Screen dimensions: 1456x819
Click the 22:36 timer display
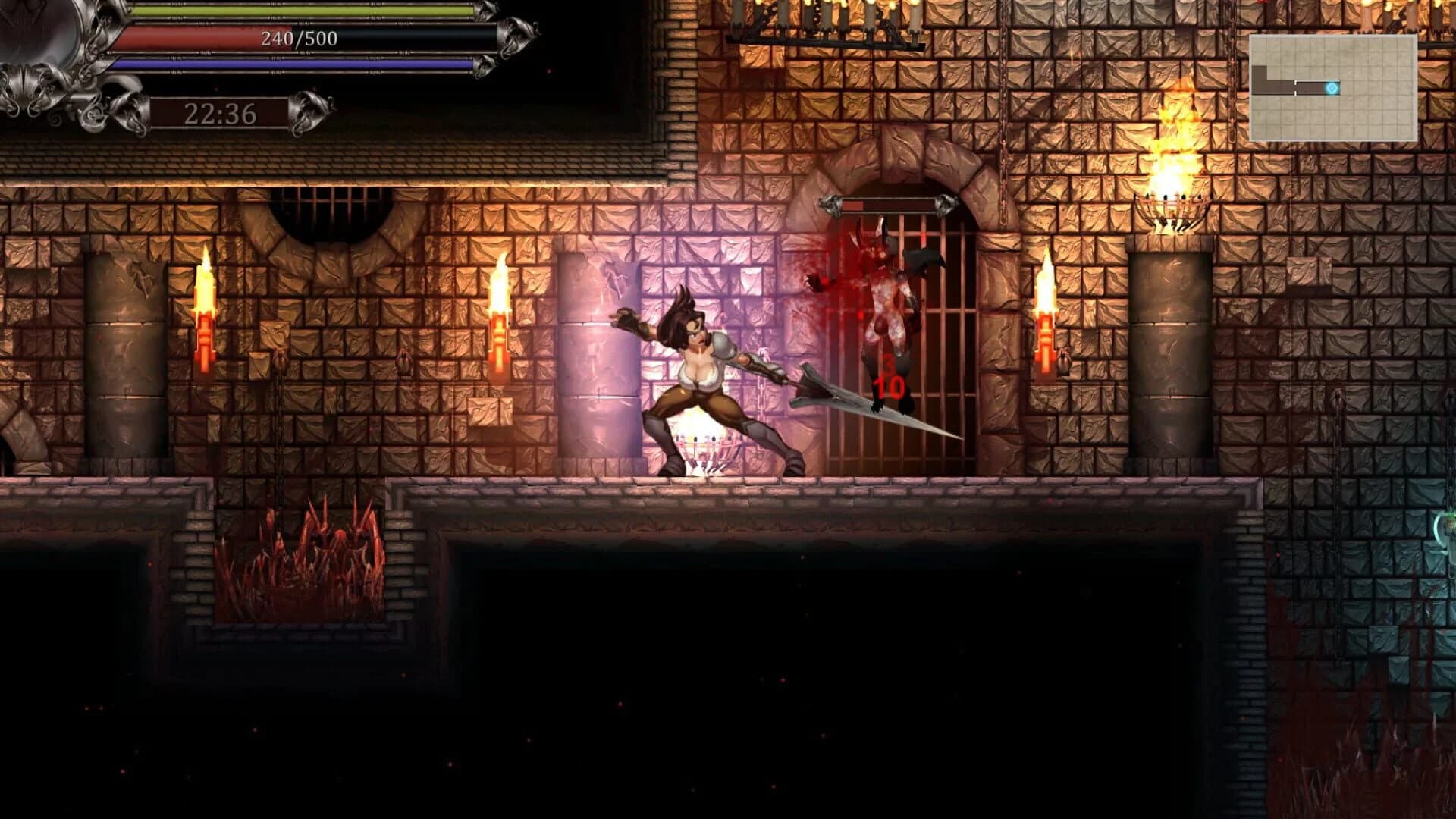(218, 114)
